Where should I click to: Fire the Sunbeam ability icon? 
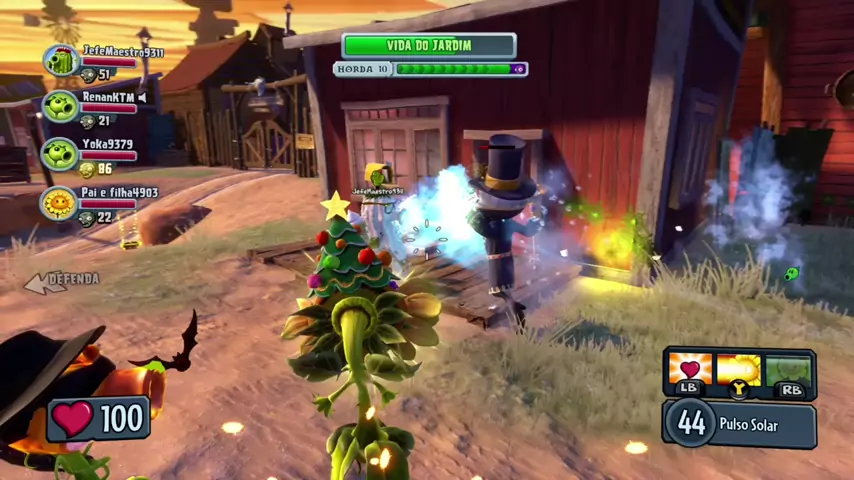pos(739,370)
